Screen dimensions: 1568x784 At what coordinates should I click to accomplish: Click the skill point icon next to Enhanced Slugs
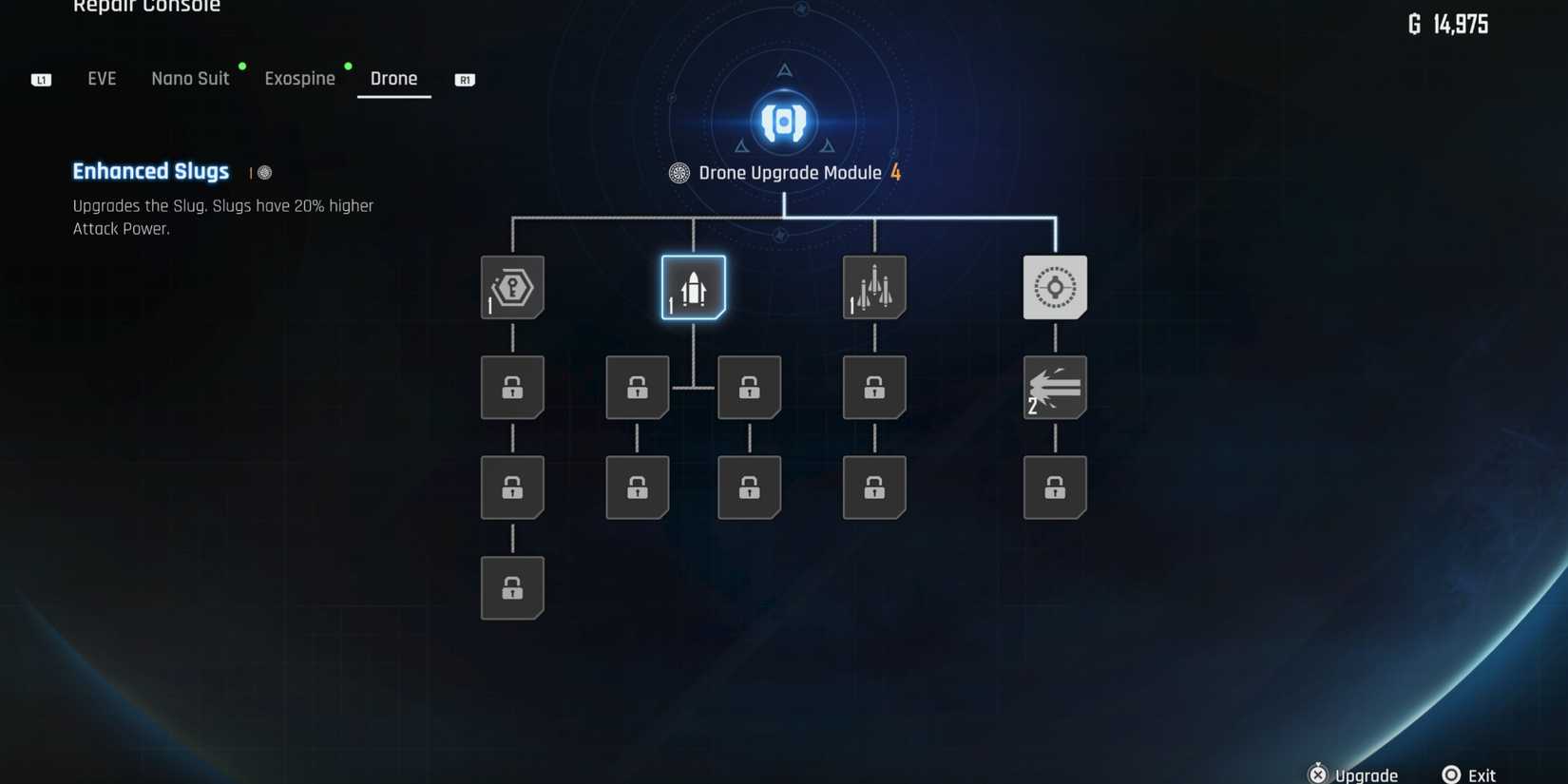[263, 172]
